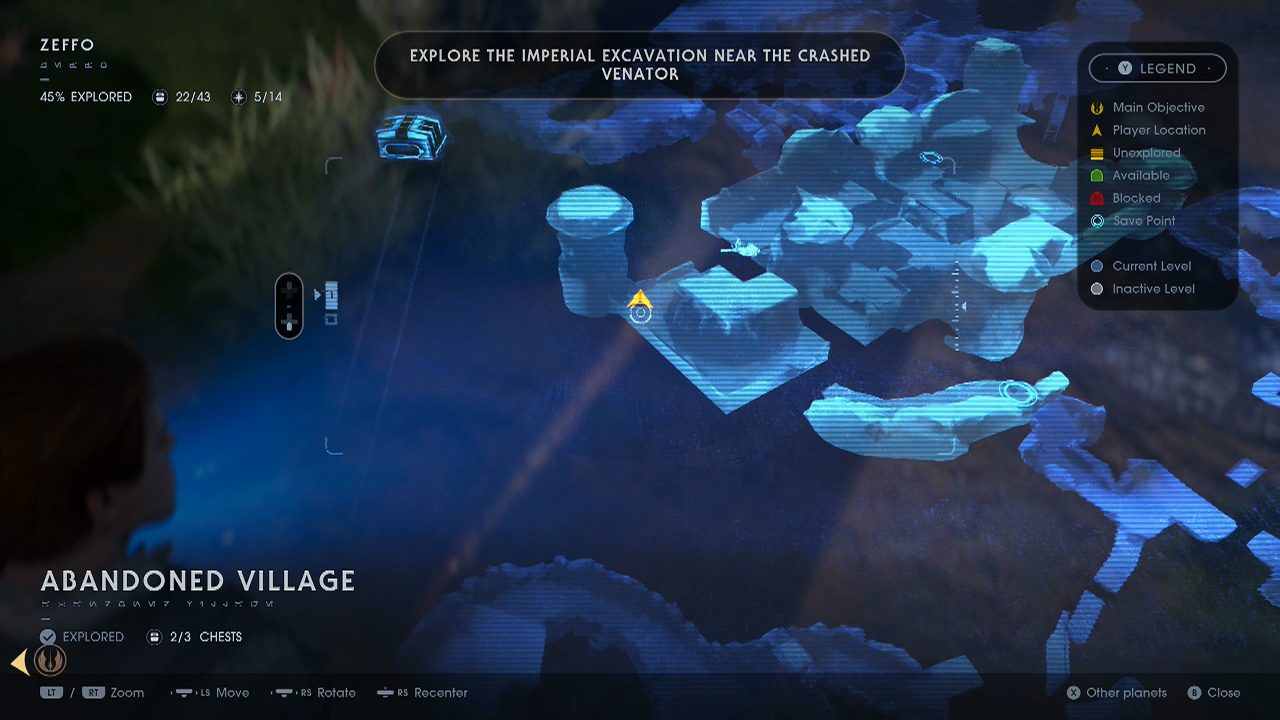Image resolution: width=1280 pixels, height=720 pixels.
Task: Select the Inactive Level legend entry
Action: point(1153,289)
